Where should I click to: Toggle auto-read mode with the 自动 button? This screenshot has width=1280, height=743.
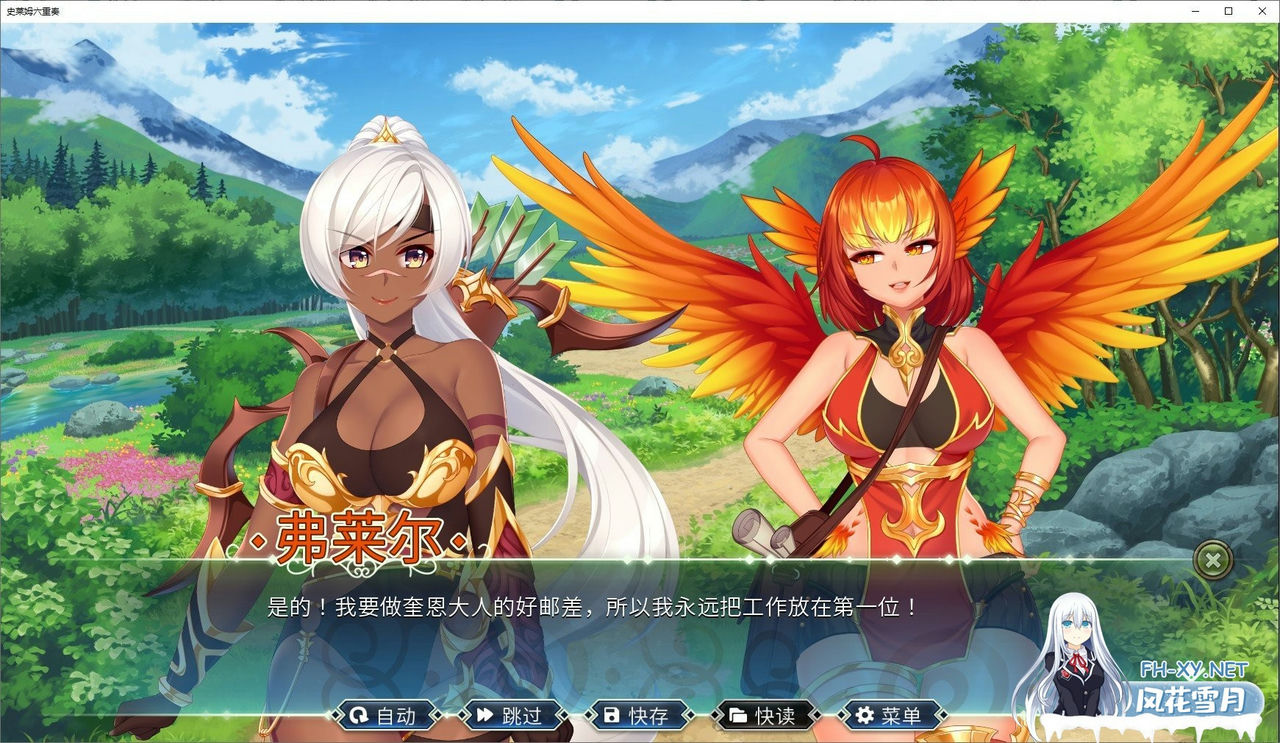(386, 716)
